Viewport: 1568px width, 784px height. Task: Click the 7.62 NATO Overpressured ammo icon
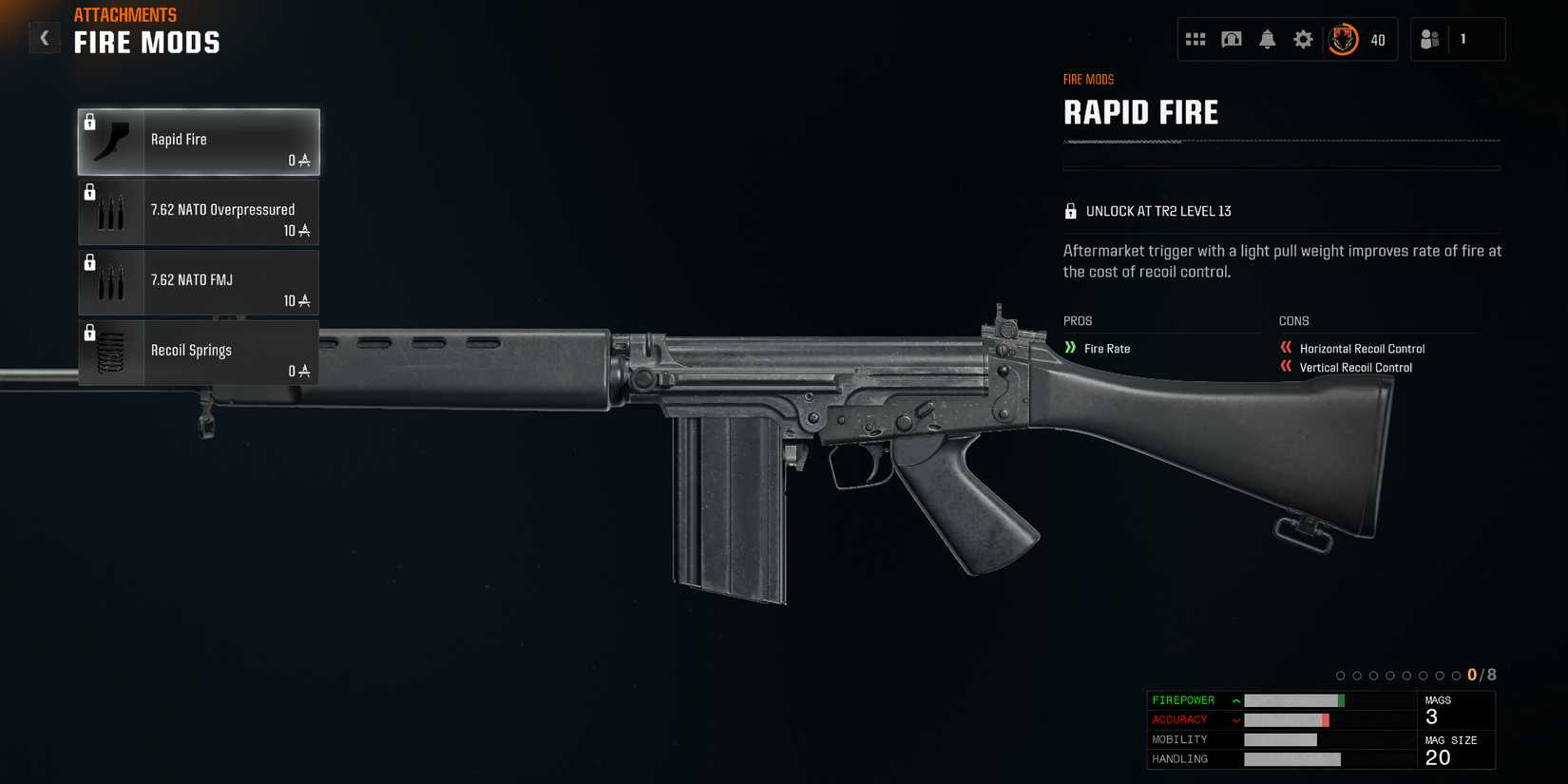coord(110,211)
